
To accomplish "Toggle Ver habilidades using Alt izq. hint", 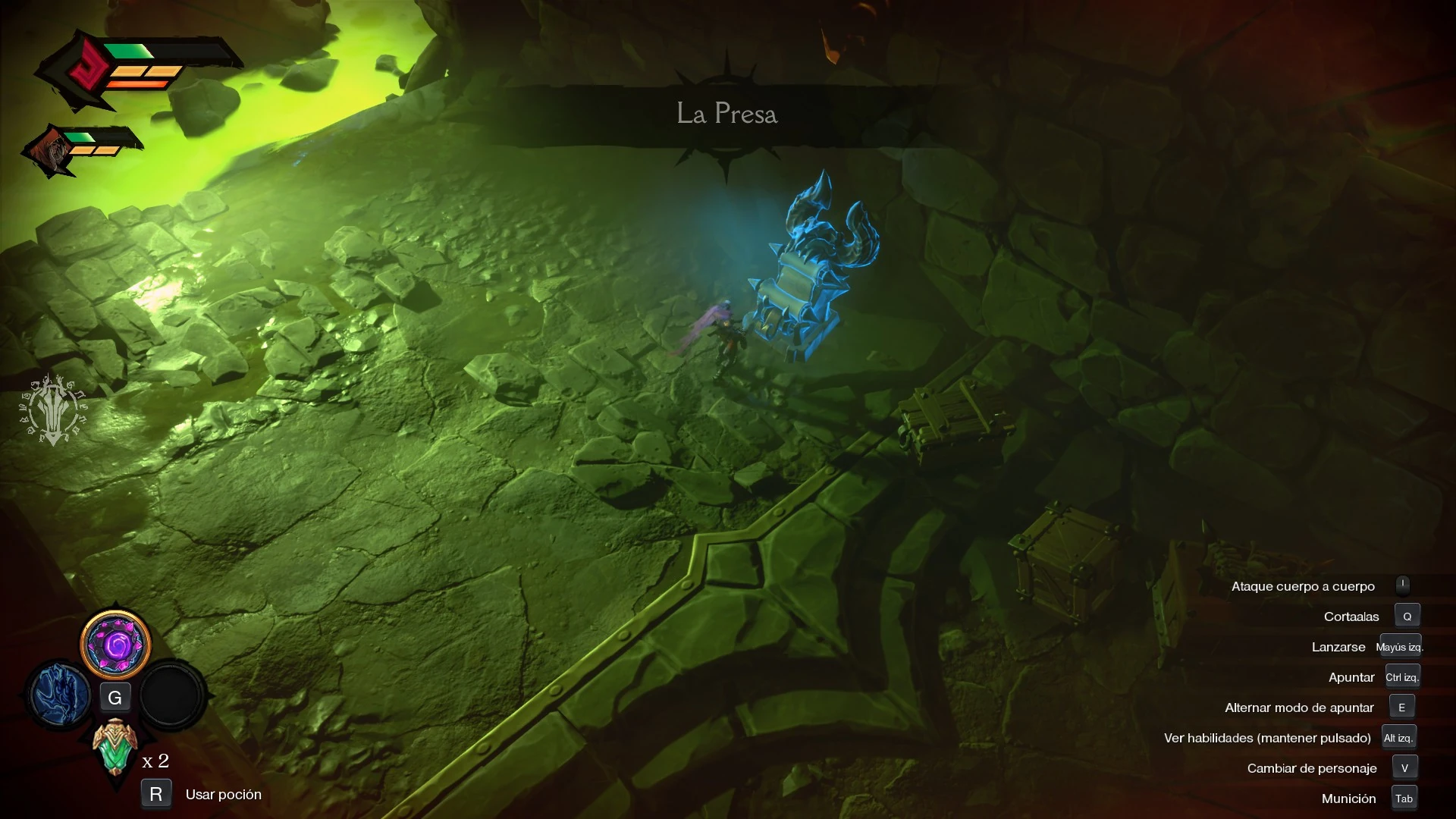I will click(1399, 736).
